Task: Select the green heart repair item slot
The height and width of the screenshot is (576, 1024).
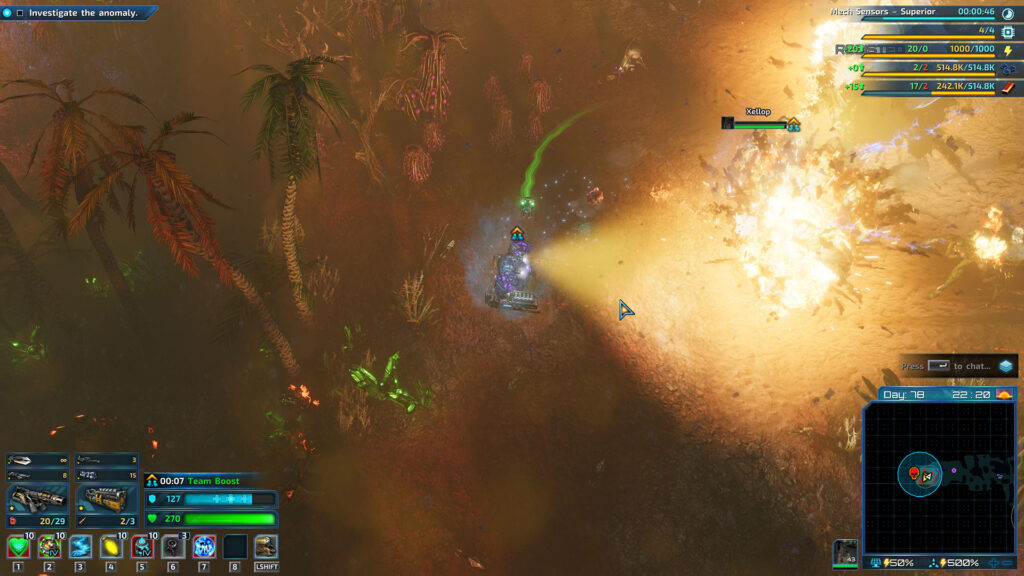Action: click(18, 546)
